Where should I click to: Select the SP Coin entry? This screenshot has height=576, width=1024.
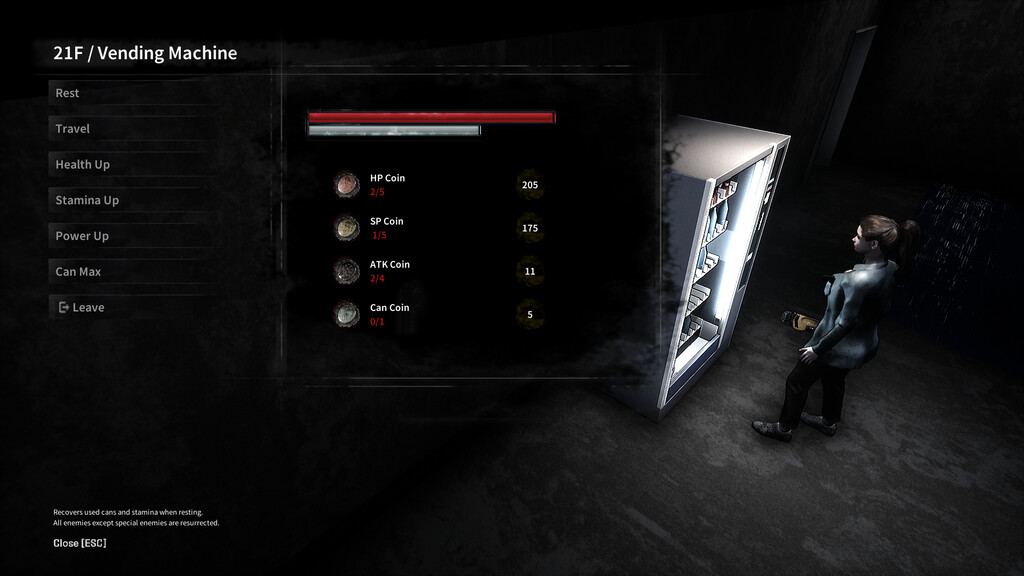click(x=386, y=227)
